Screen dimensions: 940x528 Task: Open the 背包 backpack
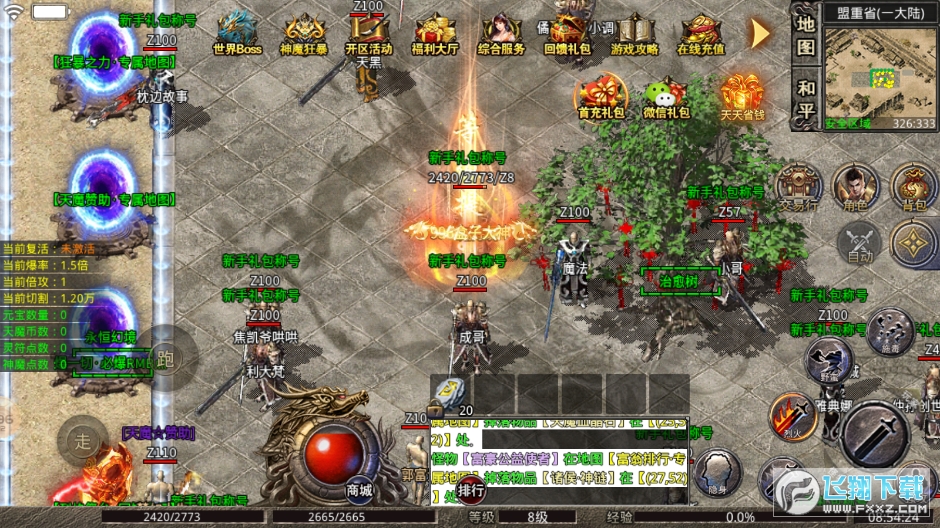pos(913,186)
